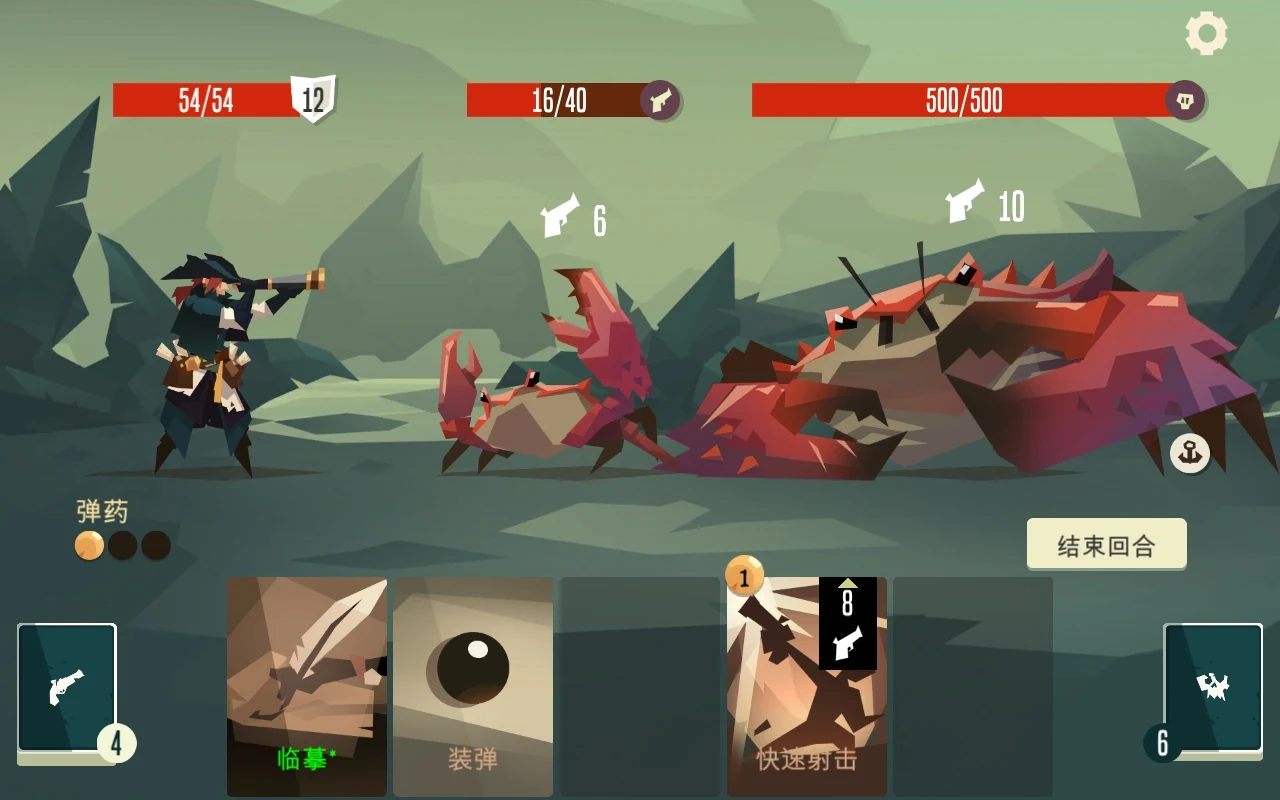1280x800 pixels.
Task: Inspect the small crab's pistol intent badge
Action: 660,100
